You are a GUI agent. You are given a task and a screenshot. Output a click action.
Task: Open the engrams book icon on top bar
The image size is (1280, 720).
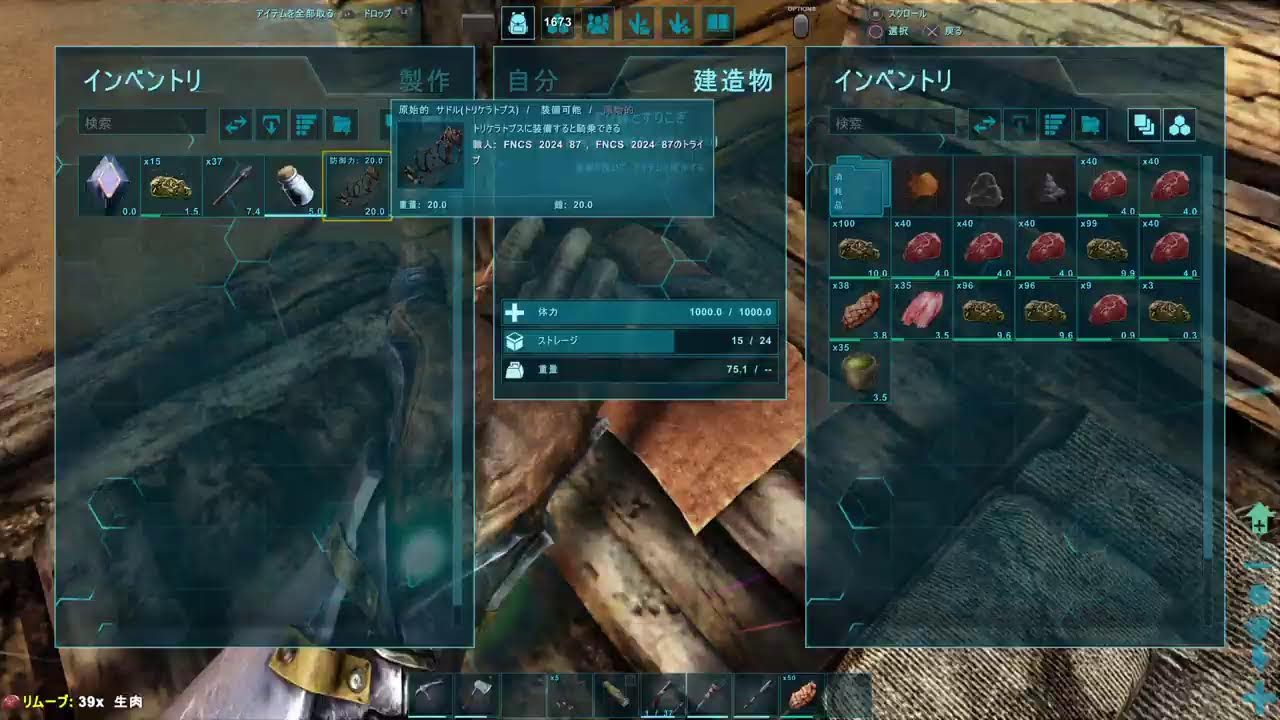click(x=716, y=21)
